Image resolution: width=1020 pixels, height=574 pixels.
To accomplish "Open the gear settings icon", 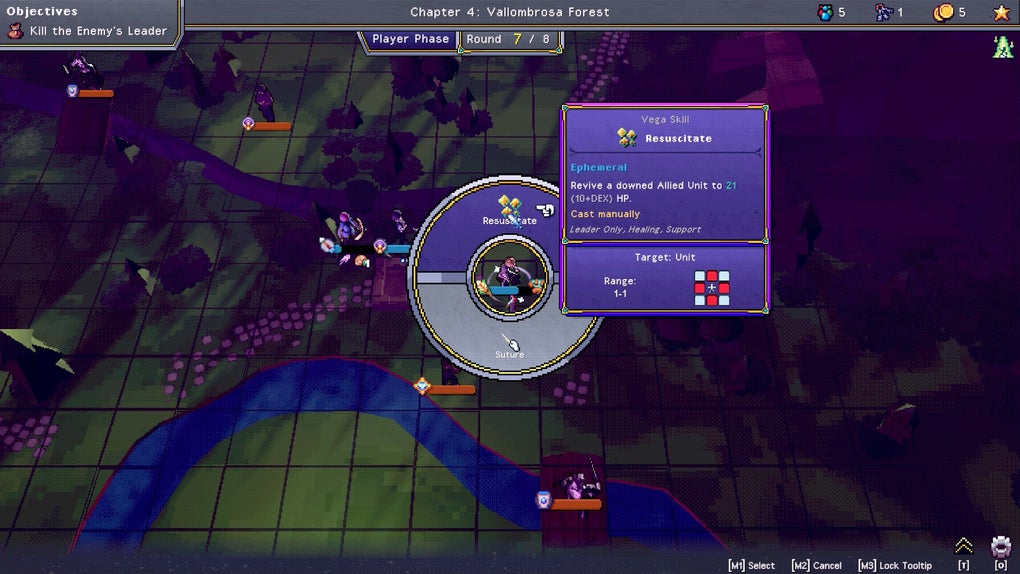I will point(1000,547).
